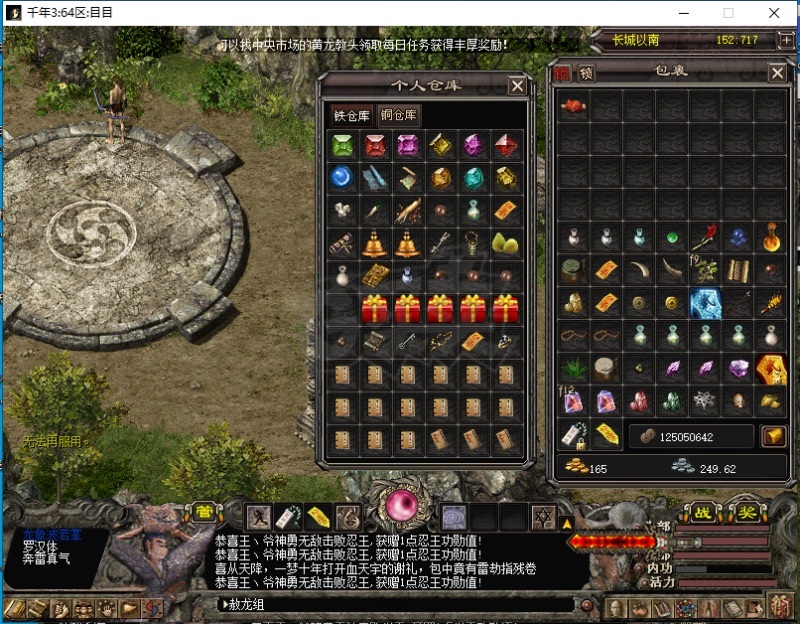The height and width of the screenshot is (624, 800).
Task: Close the personal warehouse window
Action: pyautogui.click(x=517, y=86)
